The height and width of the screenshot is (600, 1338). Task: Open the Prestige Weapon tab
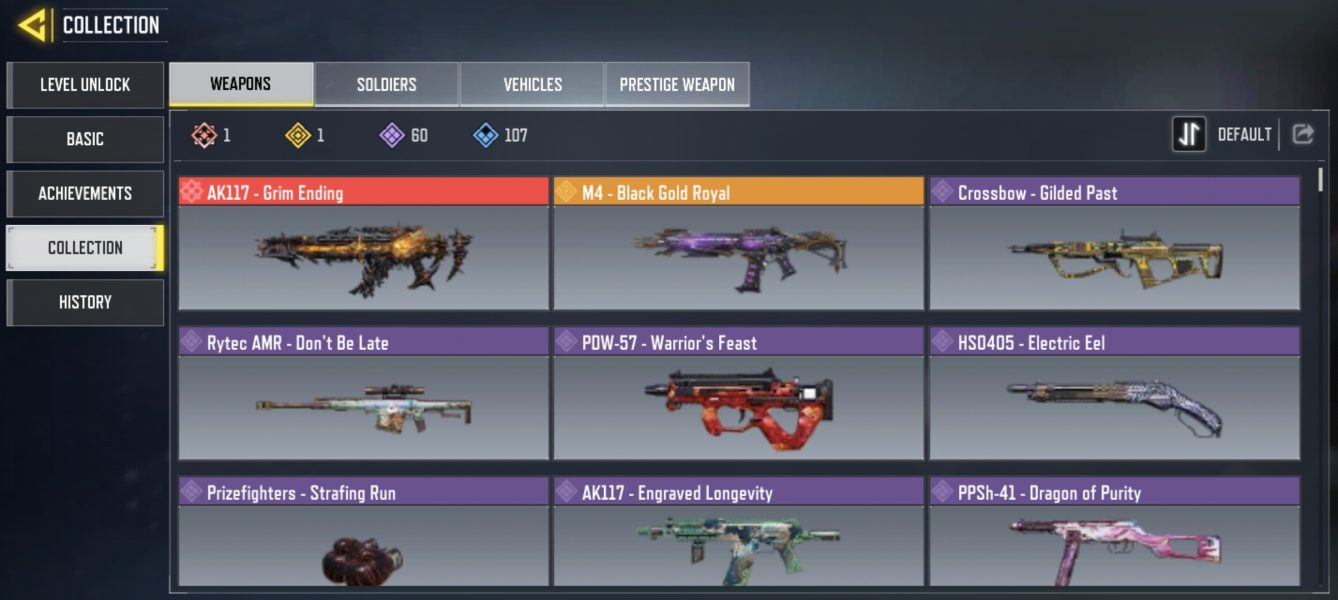[677, 85]
